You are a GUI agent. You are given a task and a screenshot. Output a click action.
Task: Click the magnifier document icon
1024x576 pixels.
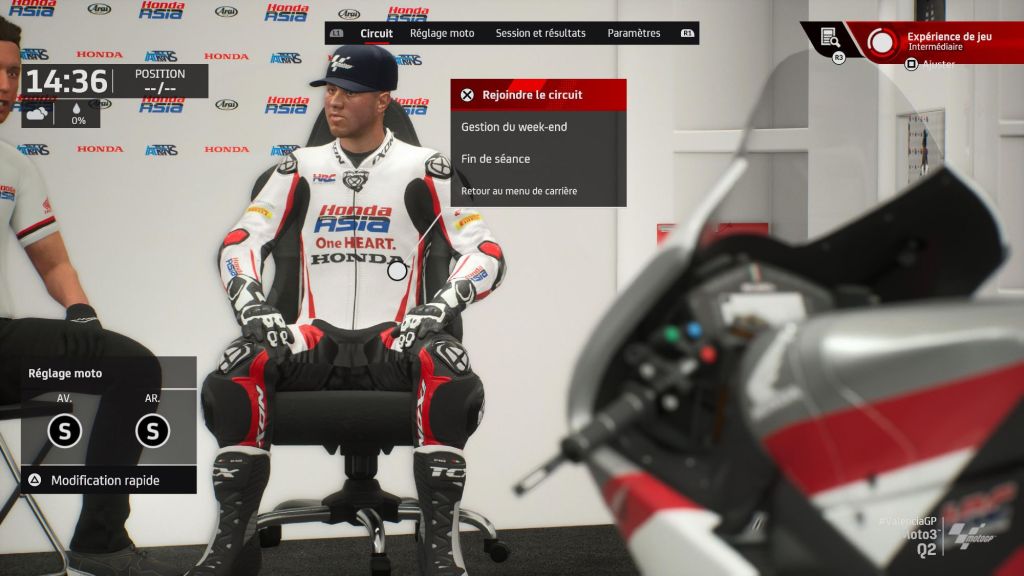click(x=830, y=37)
